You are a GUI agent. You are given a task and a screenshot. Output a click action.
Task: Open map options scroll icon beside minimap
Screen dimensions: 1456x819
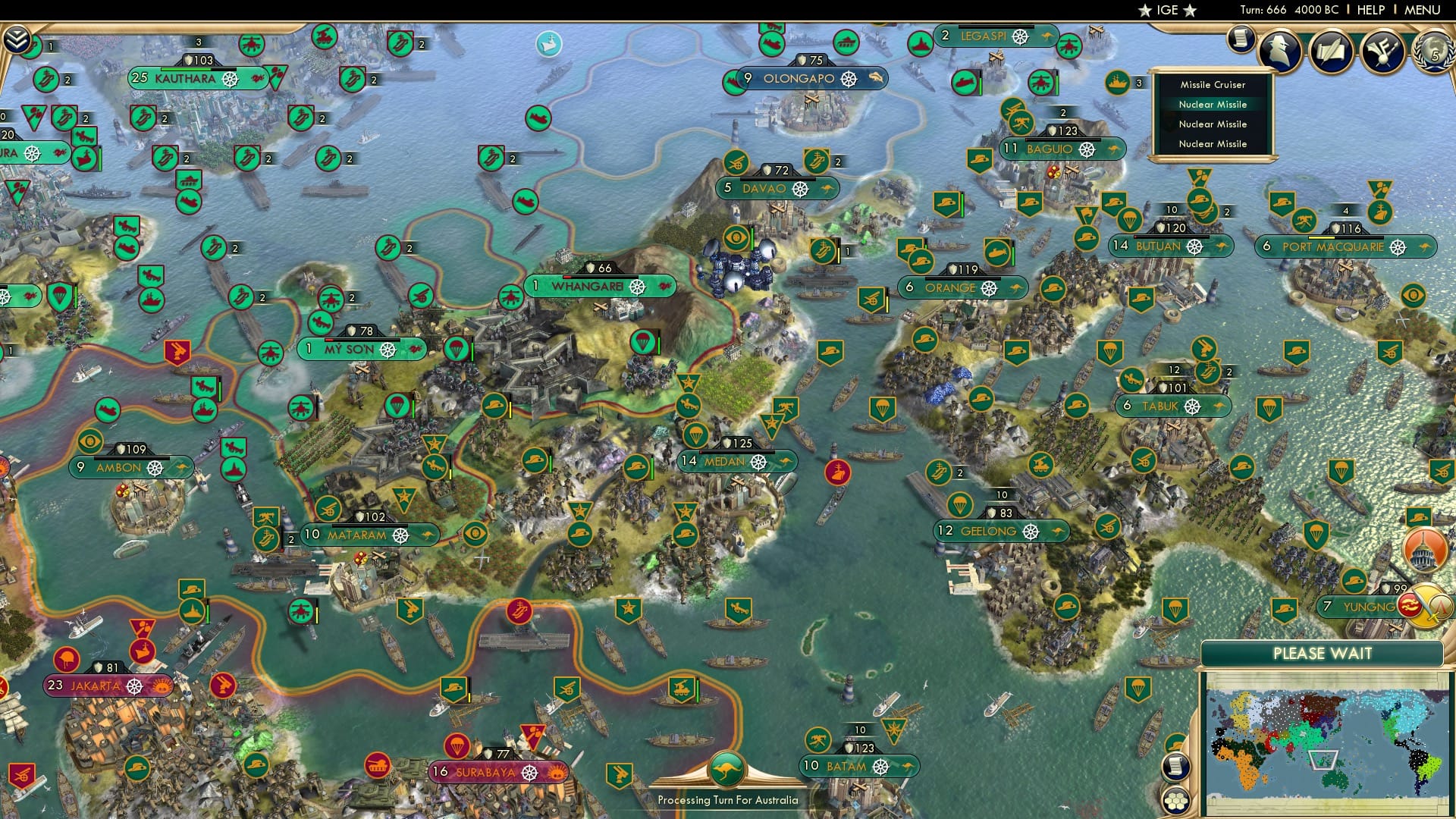tap(1175, 767)
